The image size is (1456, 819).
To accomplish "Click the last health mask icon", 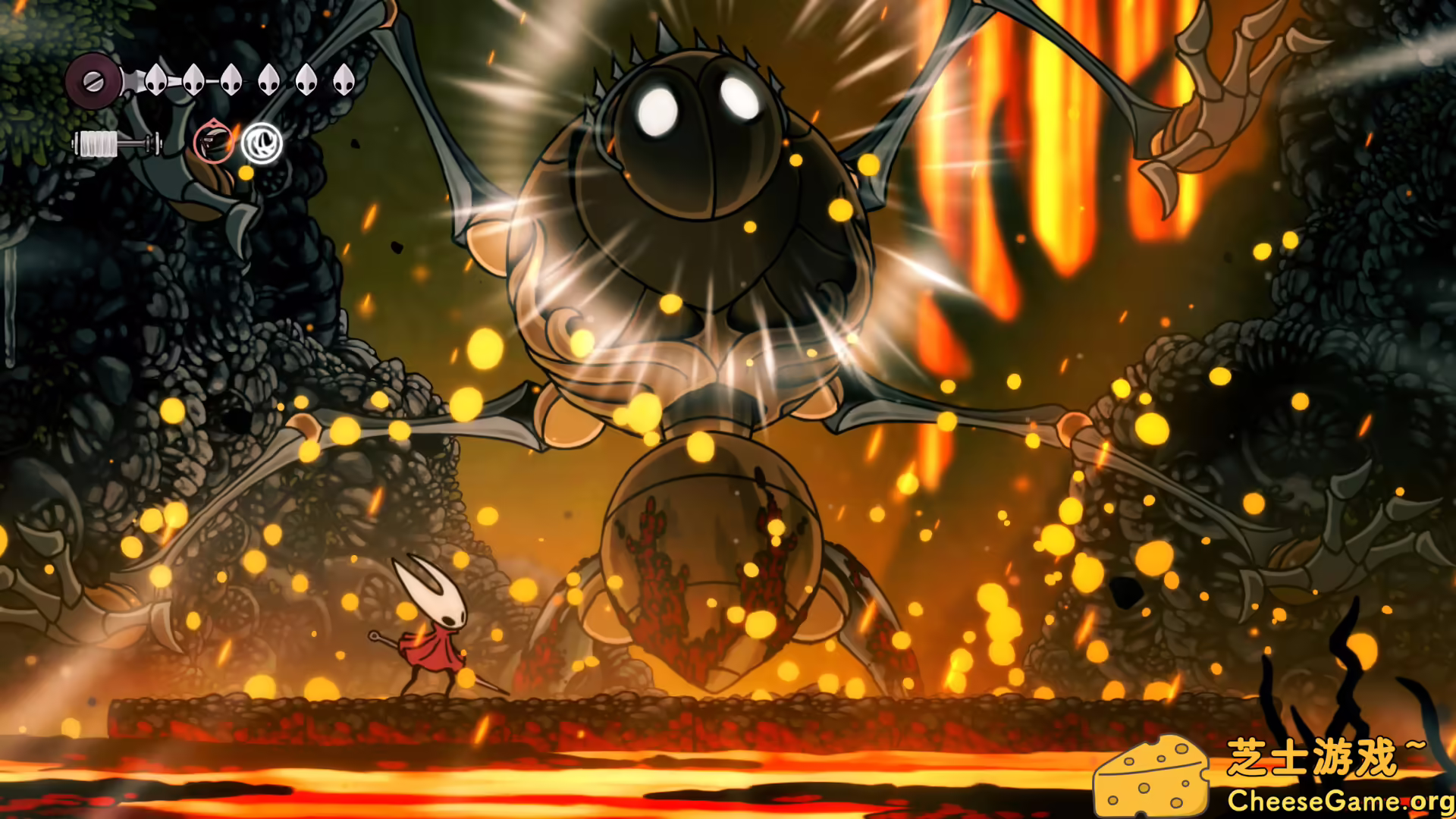I will [345, 81].
